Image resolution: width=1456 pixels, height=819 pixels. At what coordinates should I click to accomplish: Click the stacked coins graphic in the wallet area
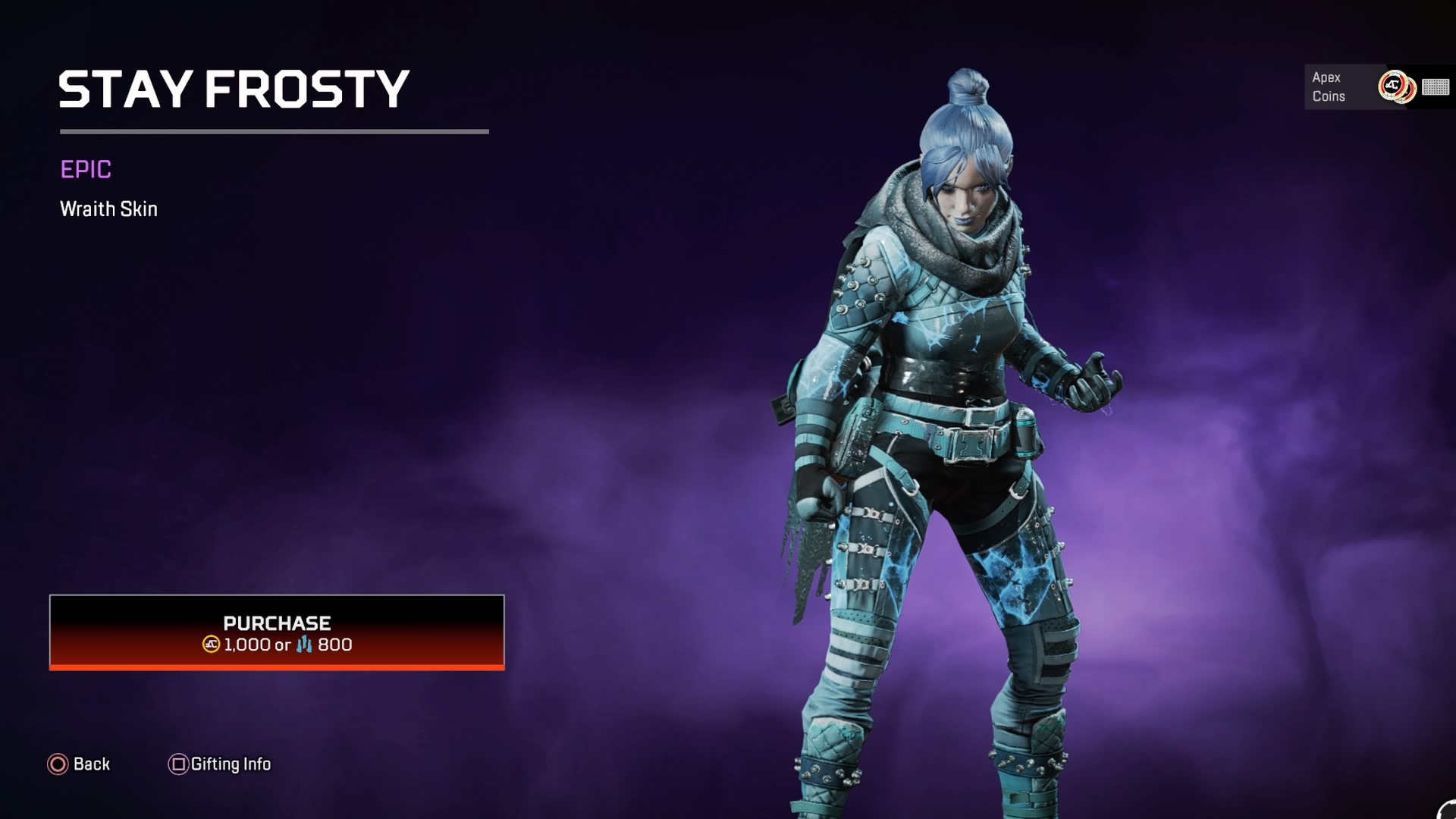click(1399, 87)
